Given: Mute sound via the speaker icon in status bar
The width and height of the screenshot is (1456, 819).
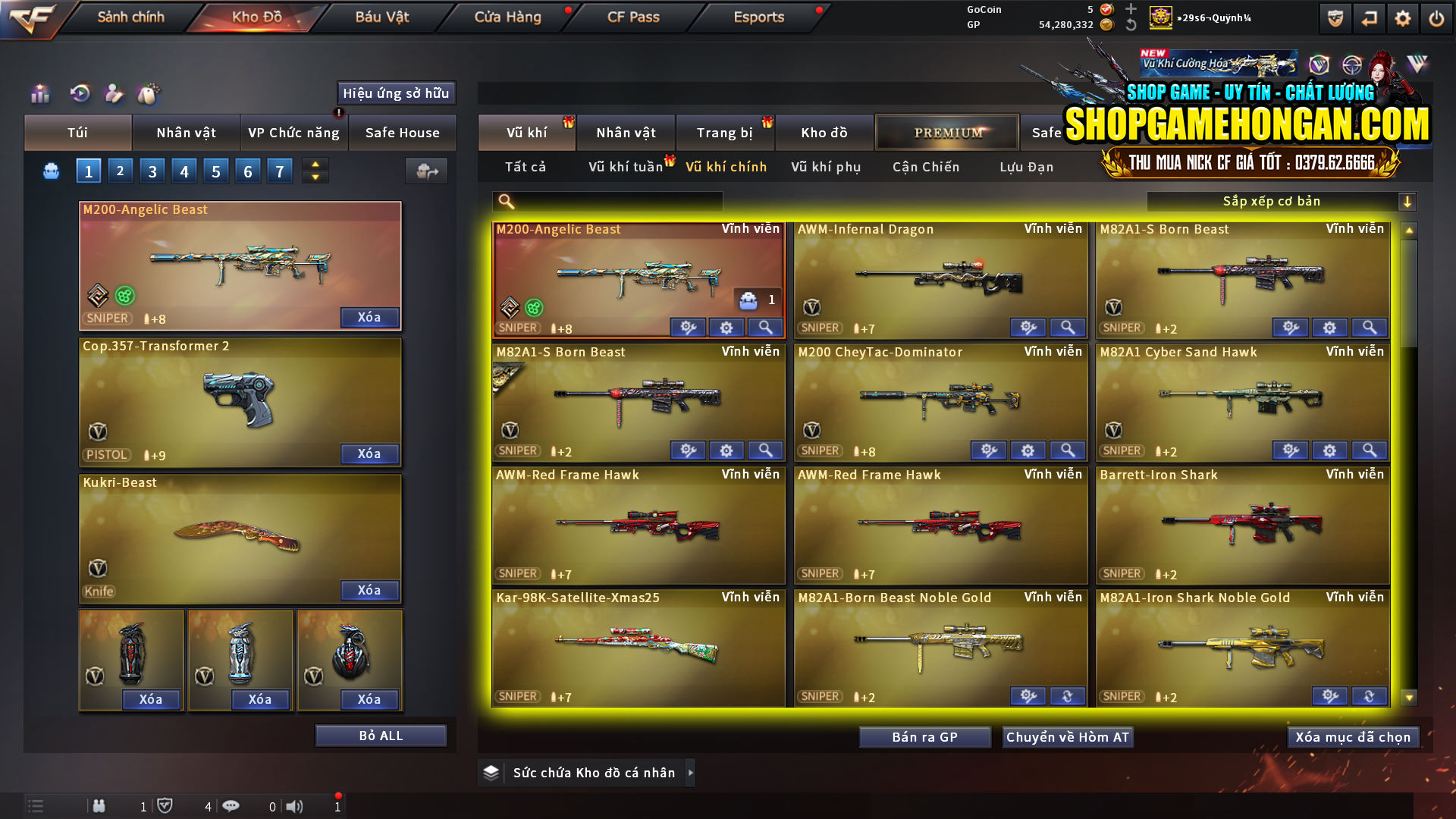Looking at the screenshot, I should (x=294, y=806).
